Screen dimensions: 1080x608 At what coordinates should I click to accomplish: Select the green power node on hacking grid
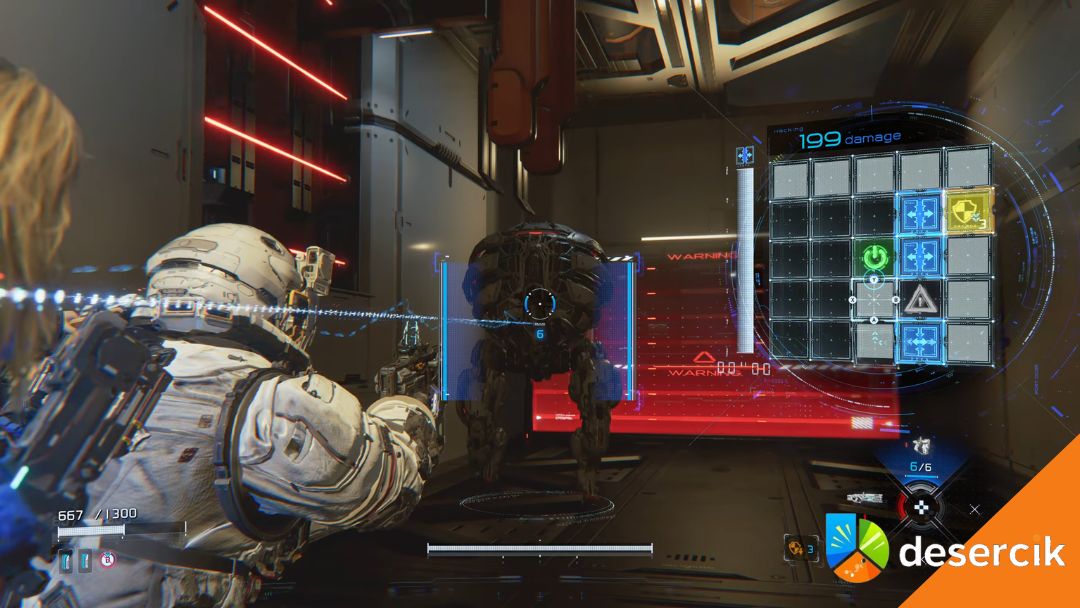coord(875,257)
